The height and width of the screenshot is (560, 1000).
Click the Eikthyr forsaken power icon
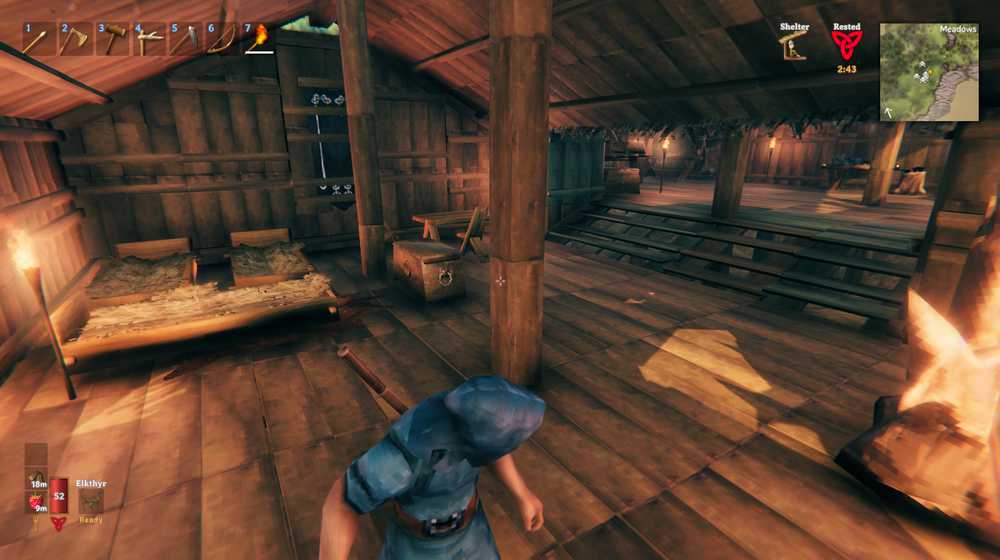coord(91,501)
